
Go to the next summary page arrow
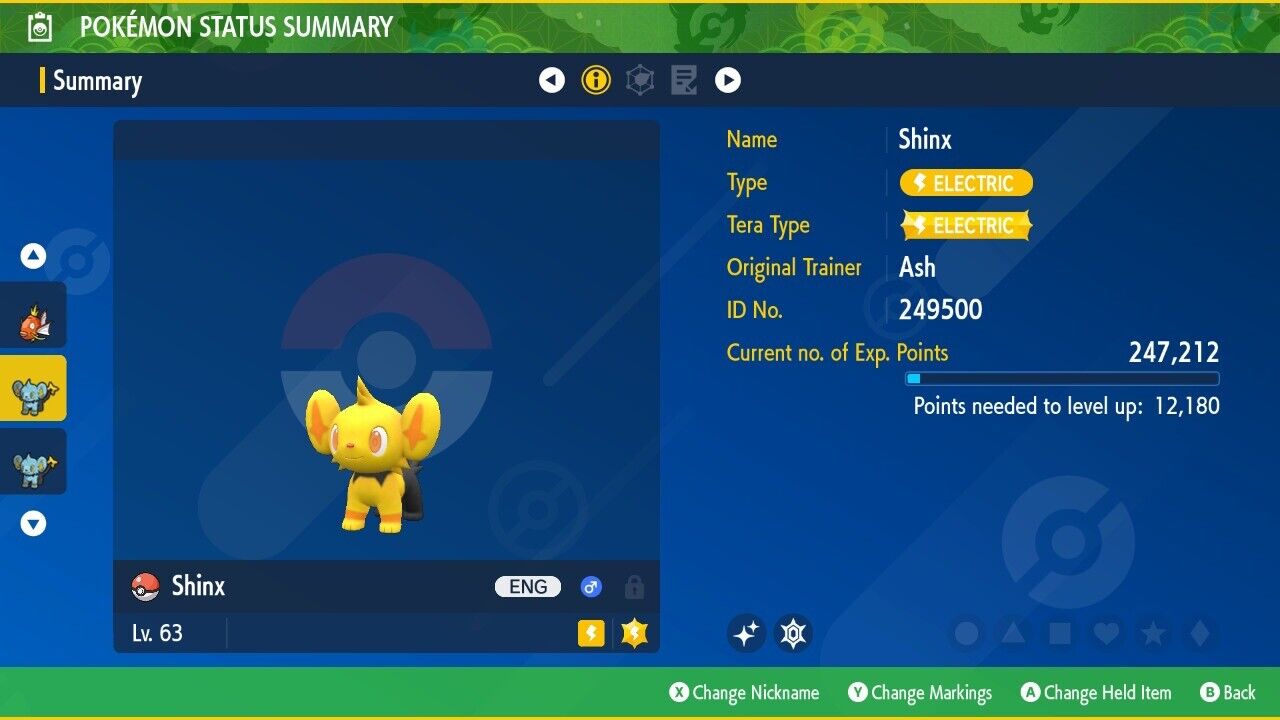pos(728,80)
